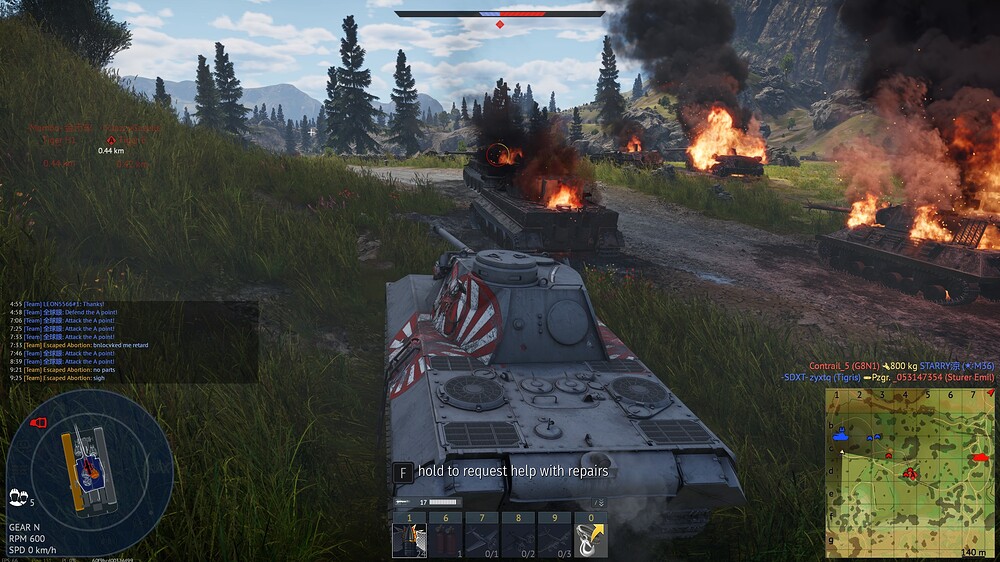Click the red engine damage warning icon
The height and width of the screenshot is (562, 1000).
pos(39,423)
